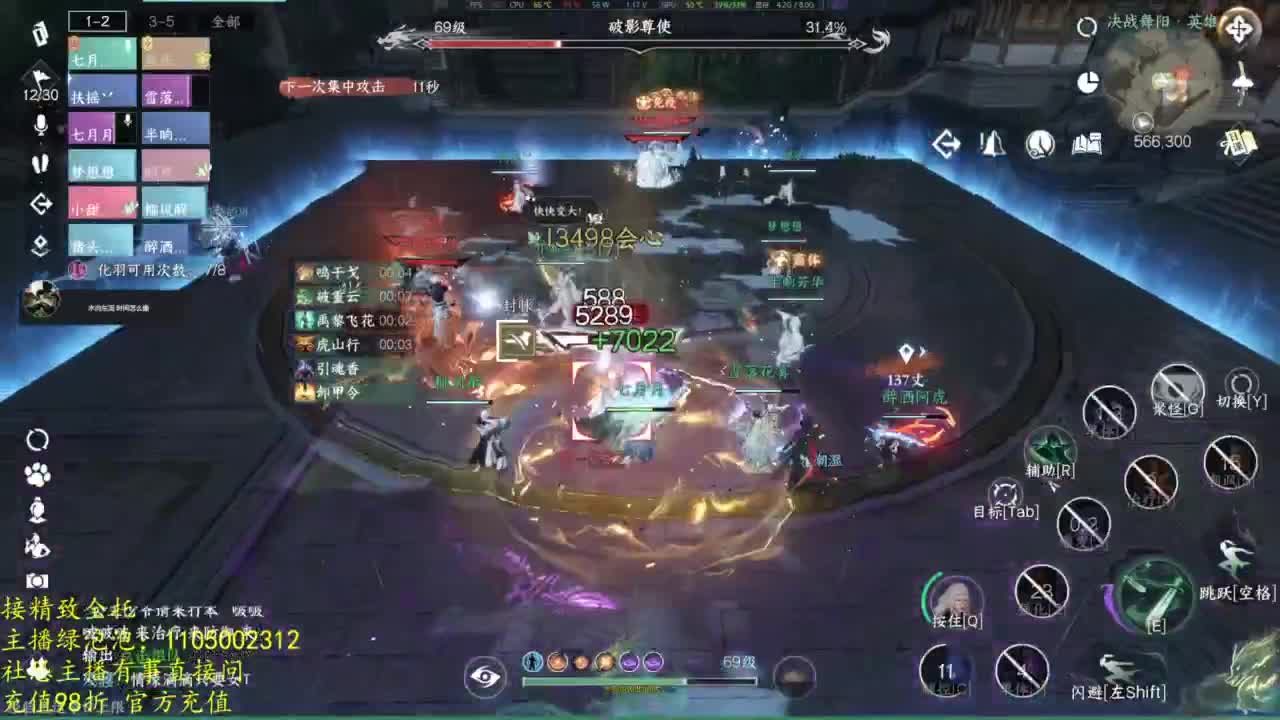
Task: Activate the 米怪[G] skill icon
Action: [1177, 385]
